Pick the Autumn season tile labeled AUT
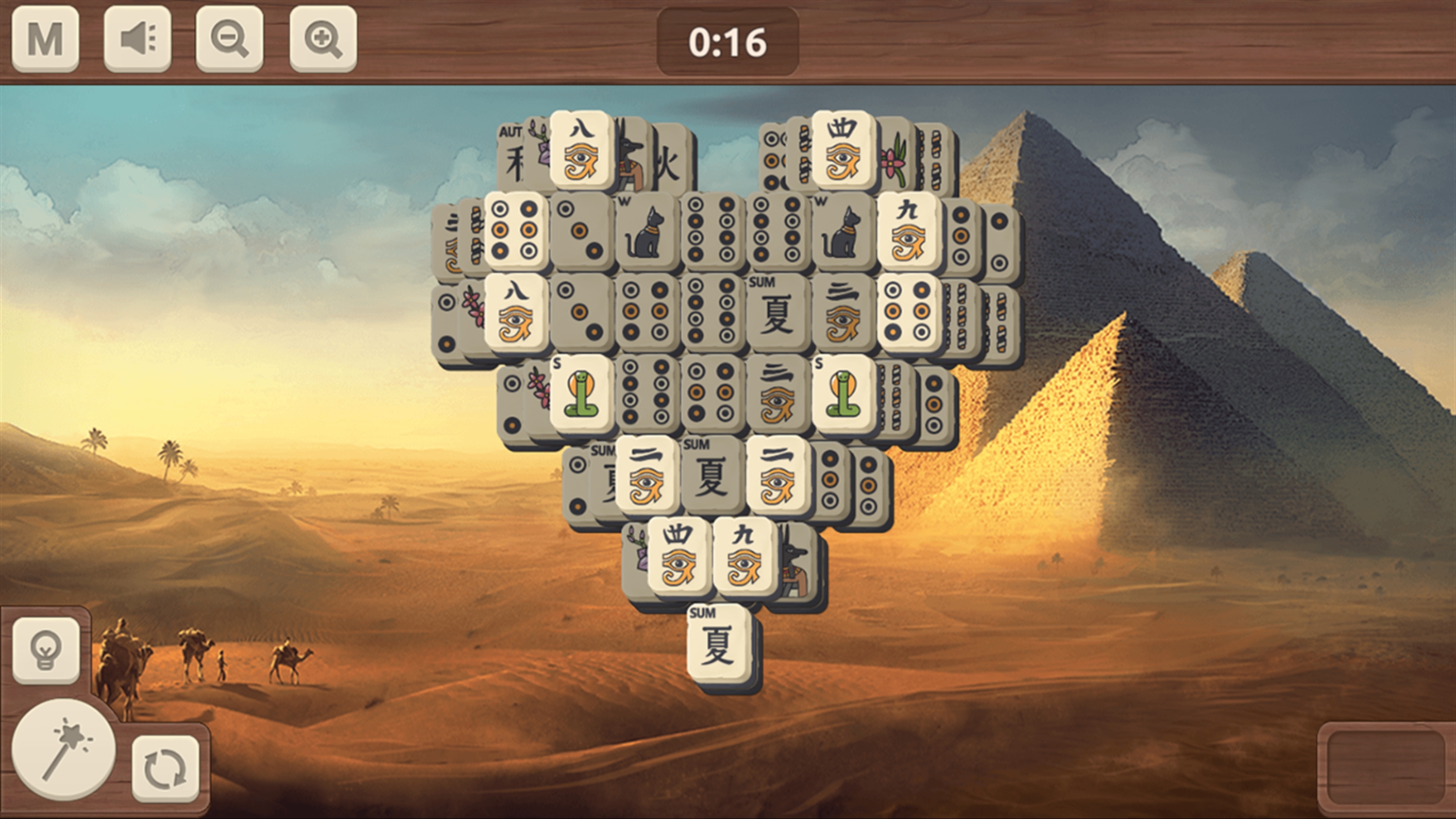The image size is (1456, 819). click(x=509, y=155)
